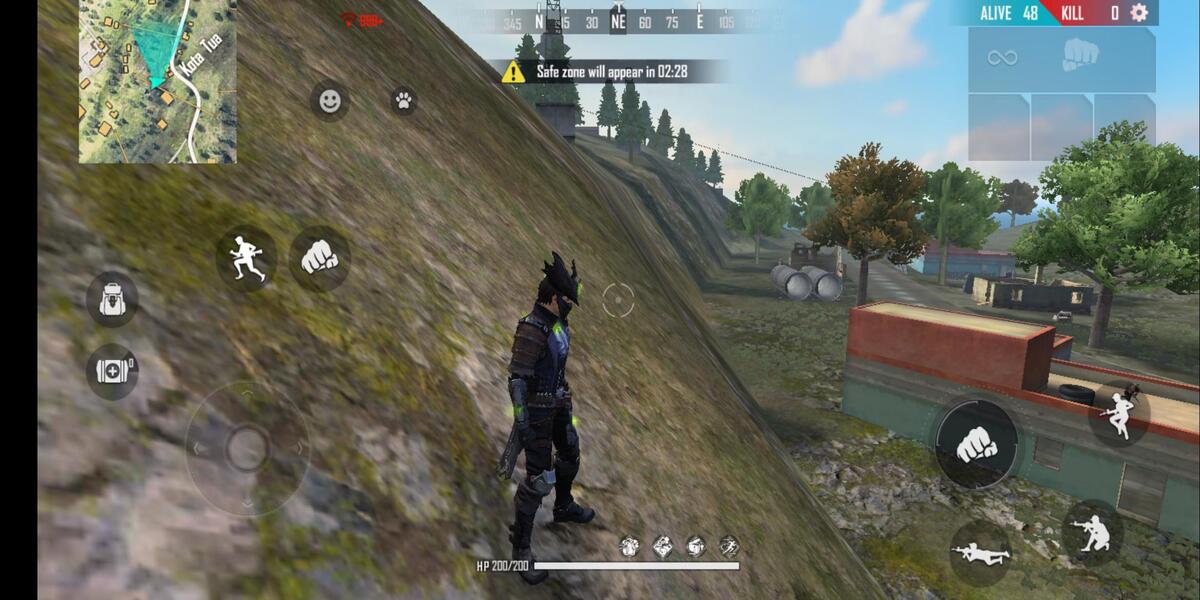The image size is (1200, 600).
Task: Open the minimap of Kota Tua
Action: [157, 82]
